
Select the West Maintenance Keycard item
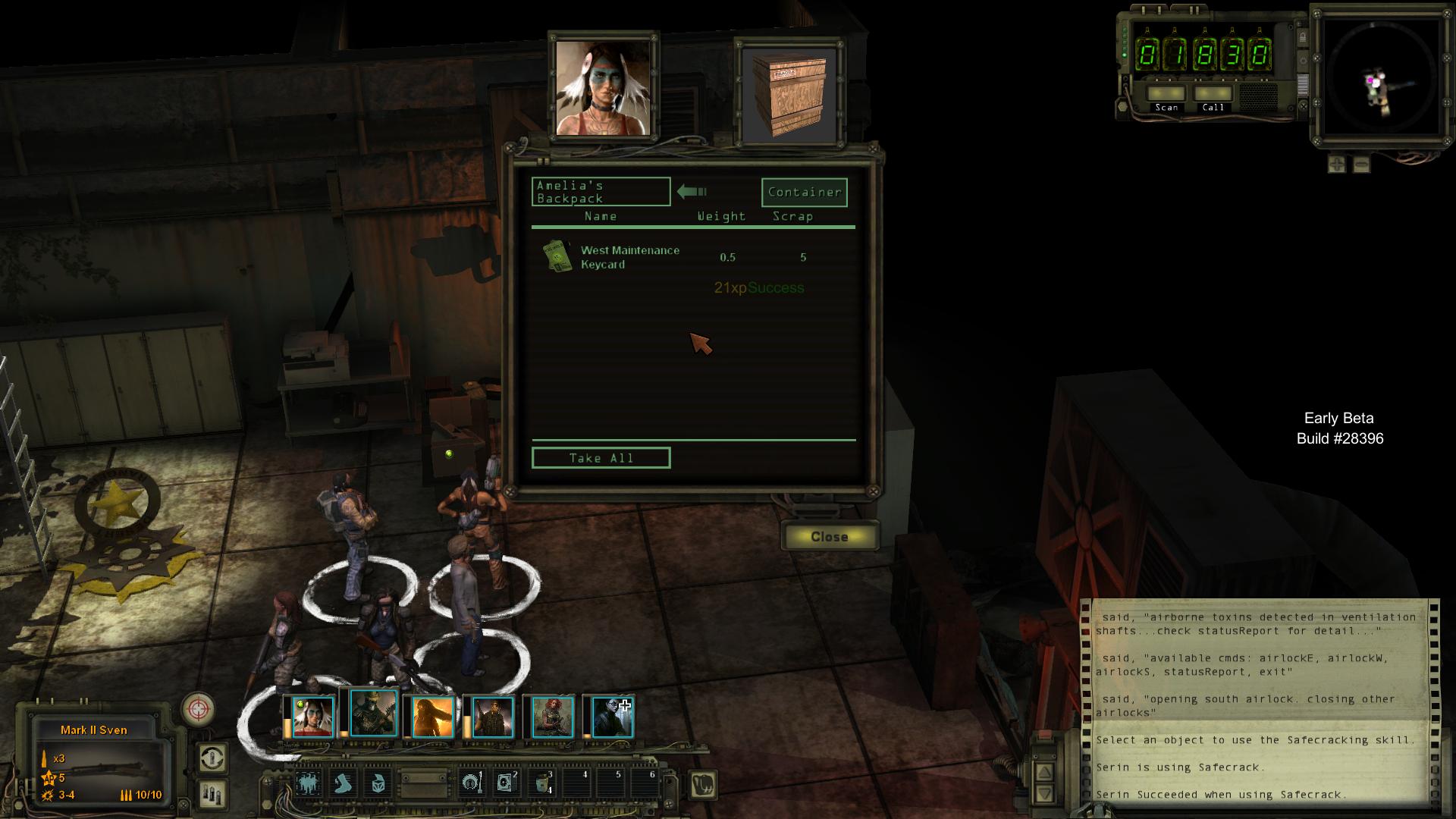(x=629, y=257)
